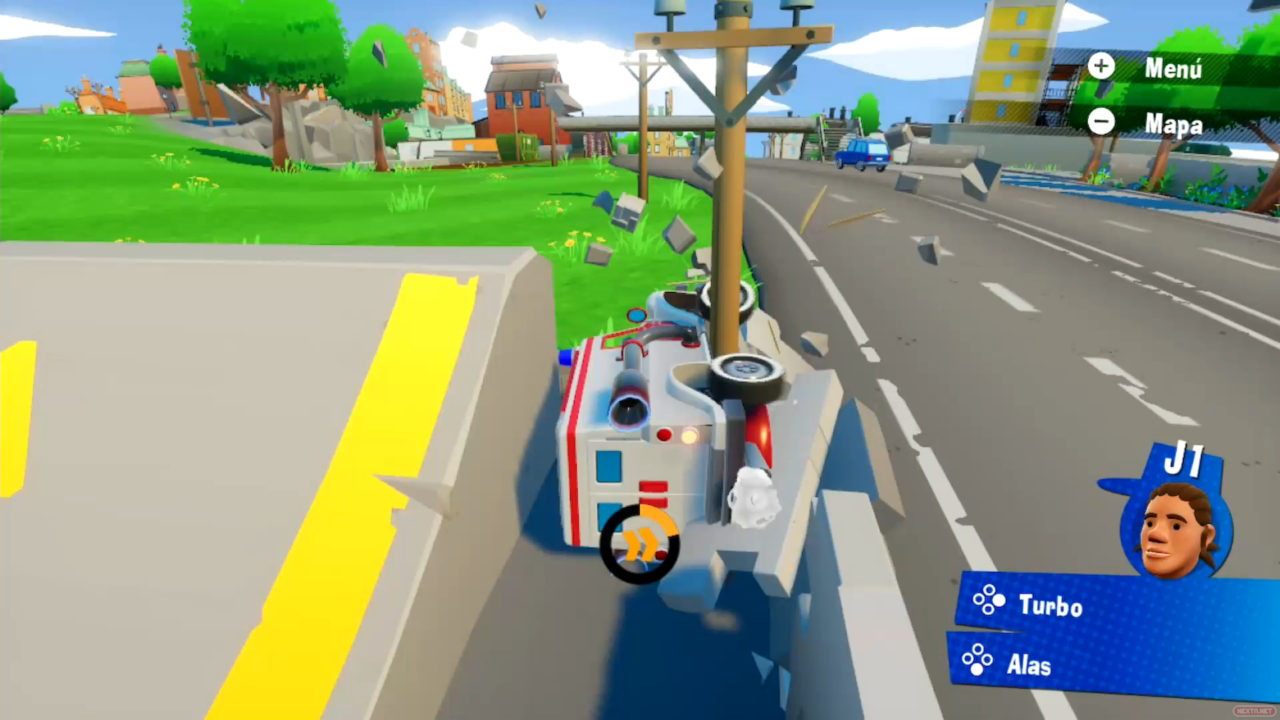Open the Menú option
This screenshot has width=1280, height=720.
point(1150,68)
